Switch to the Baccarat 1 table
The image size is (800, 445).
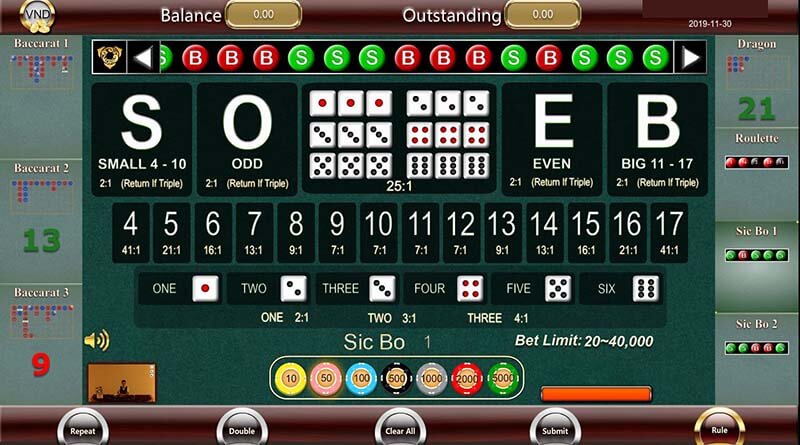[41, 68]
